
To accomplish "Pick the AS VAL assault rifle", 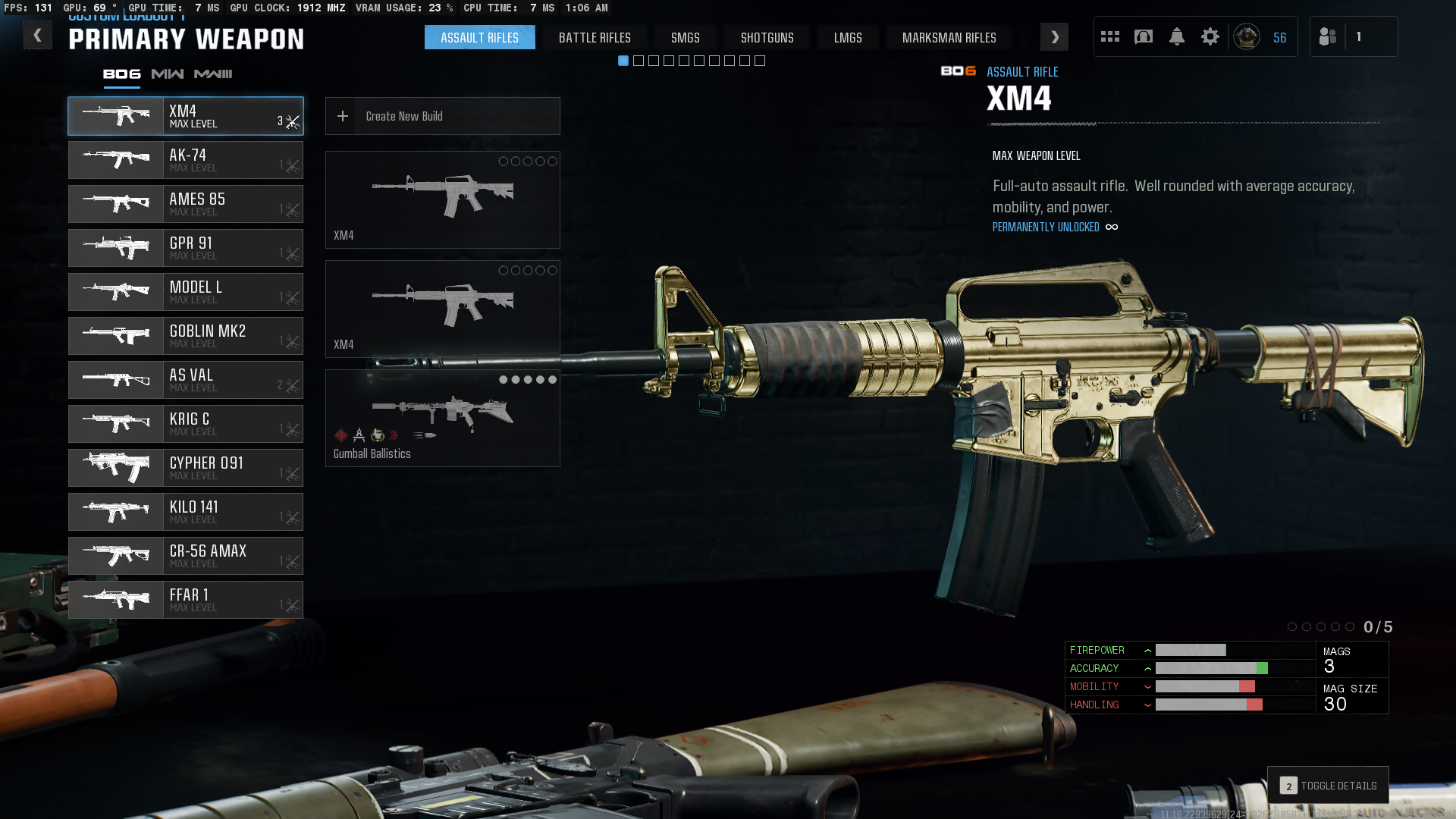I will [x=186, y=380].
